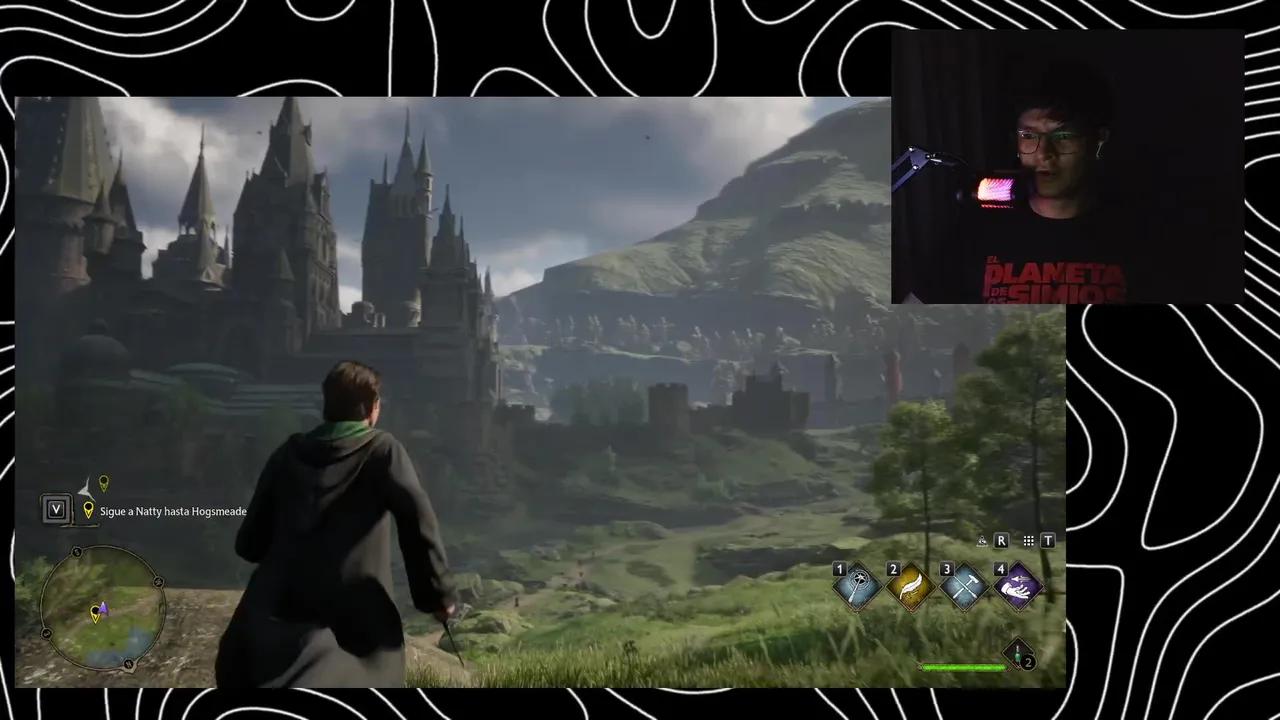Click the compass notch on the minimap right edge
The height and width of the screenshot is (720, 1280).
[x=158, y=580]
